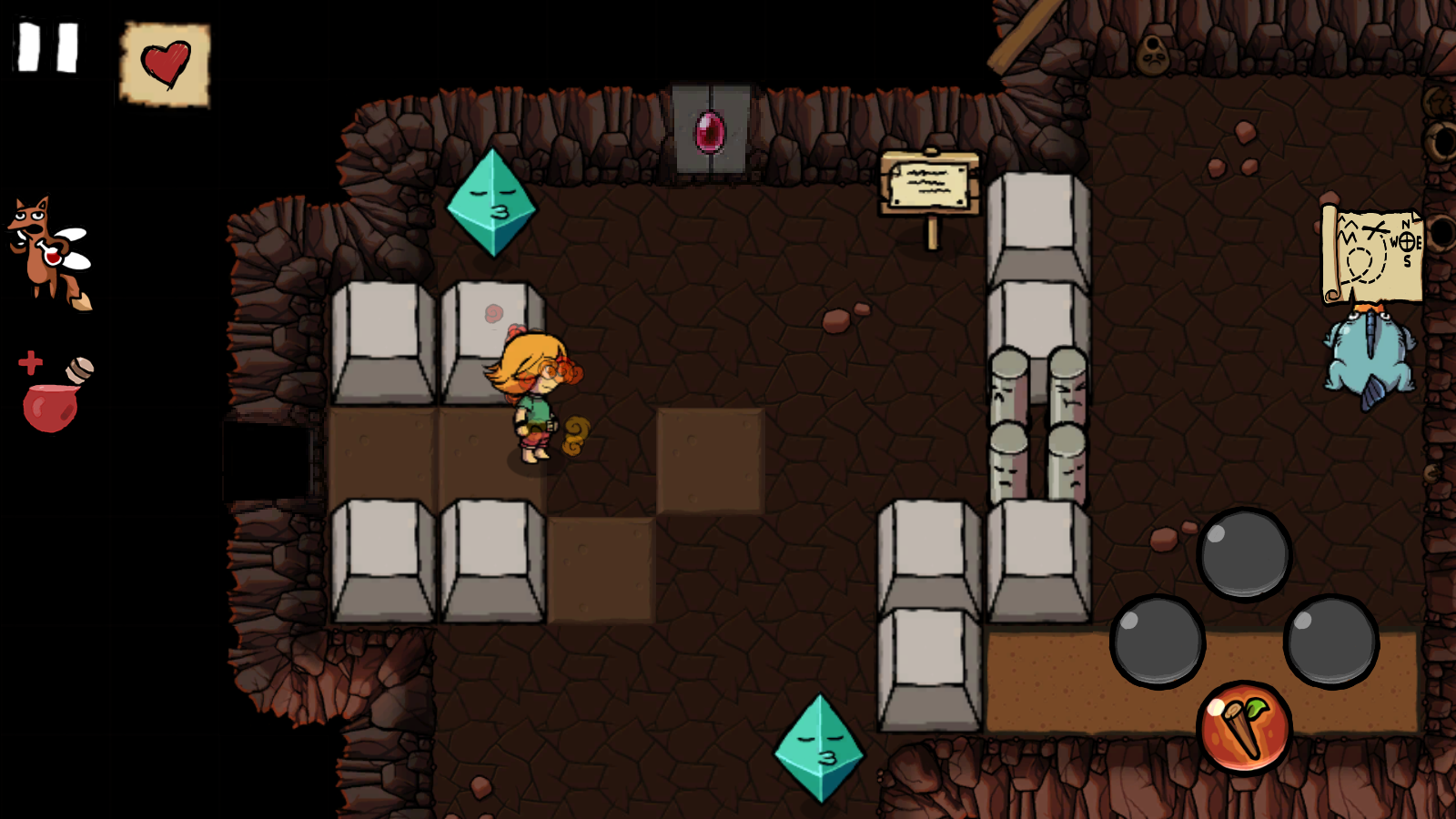This screenshot has width=1456, height=819.
Task: Open the treasure map scroll
Action: tap(1370, 253)
